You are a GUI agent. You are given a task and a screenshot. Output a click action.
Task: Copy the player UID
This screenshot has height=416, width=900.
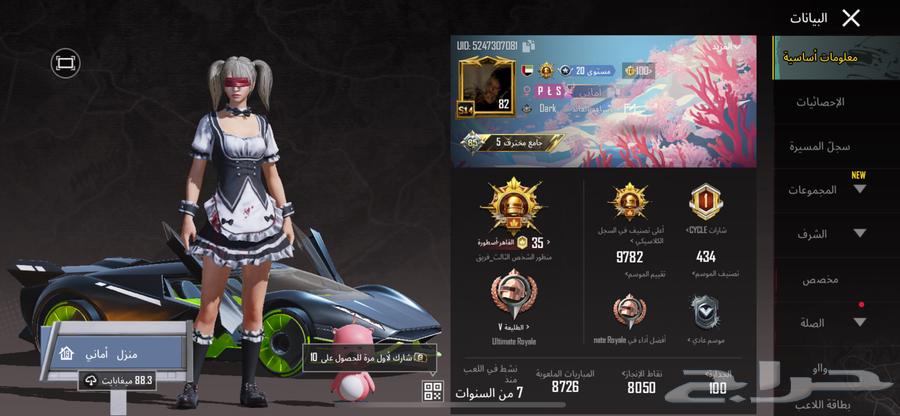(528, 46)
